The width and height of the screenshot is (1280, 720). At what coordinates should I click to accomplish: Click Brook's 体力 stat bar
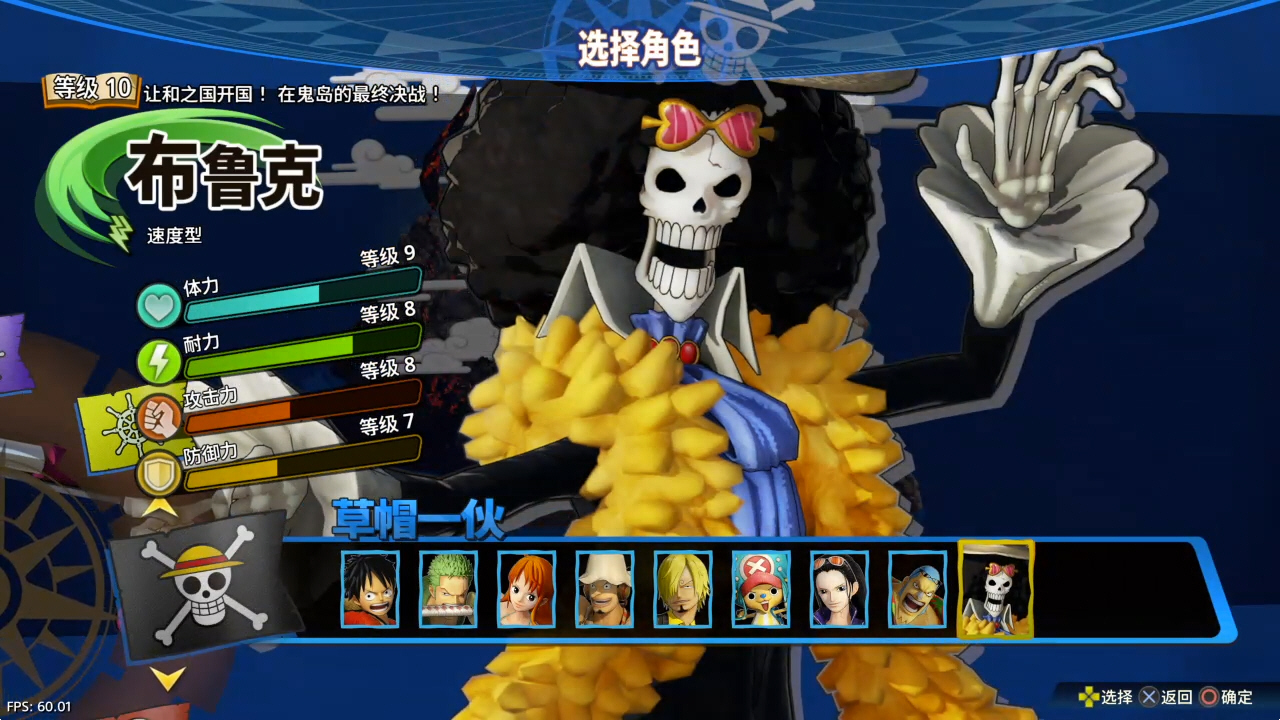300,300
